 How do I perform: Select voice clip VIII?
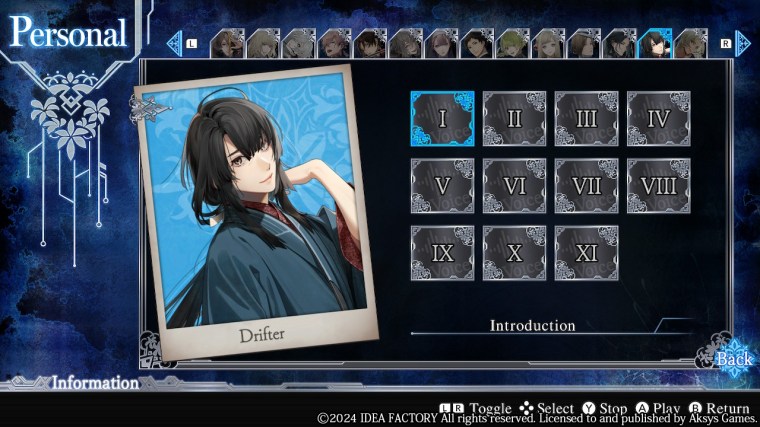(658, 186)
